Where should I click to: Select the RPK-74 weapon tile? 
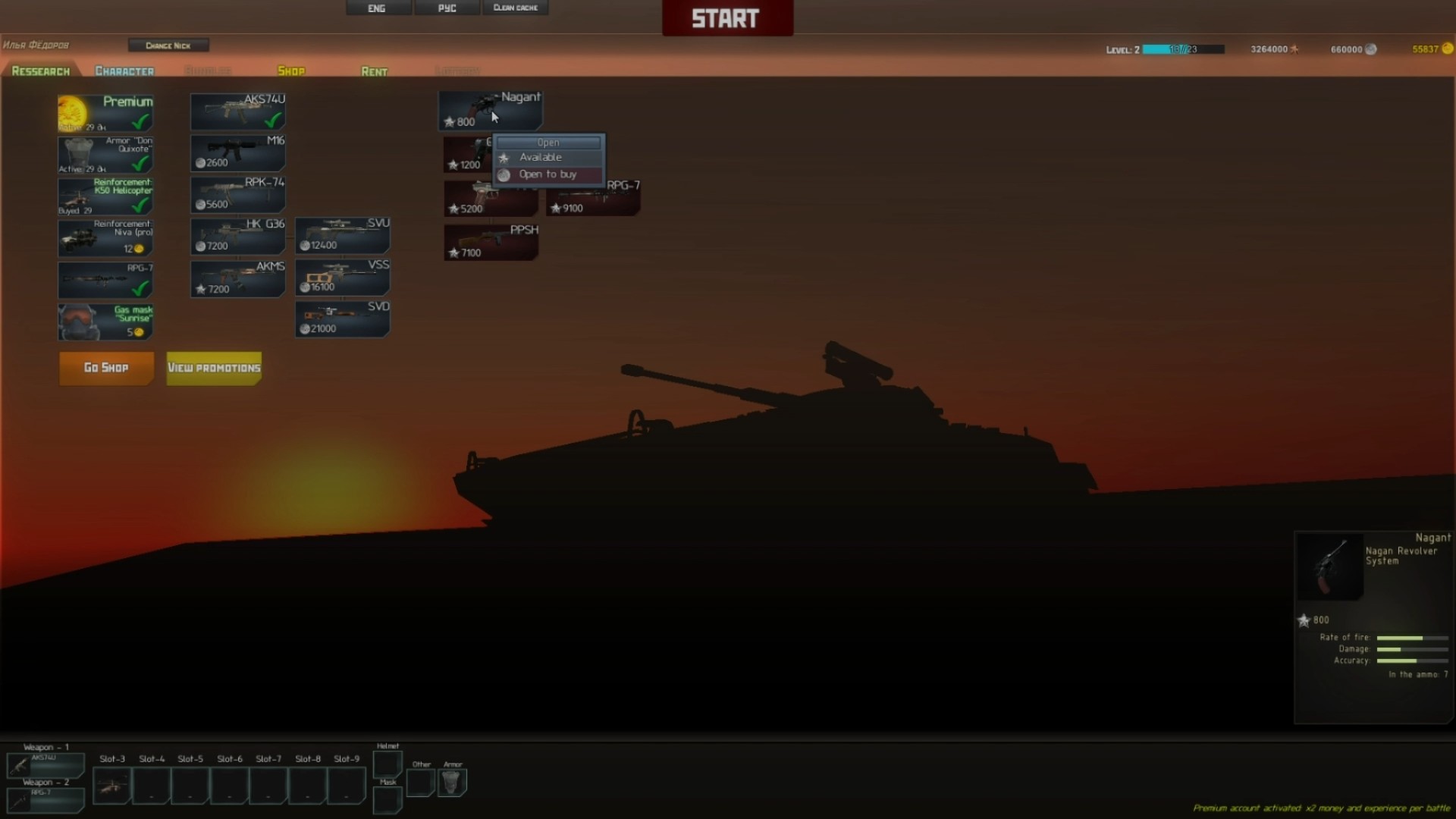click(x=238, y=194)
